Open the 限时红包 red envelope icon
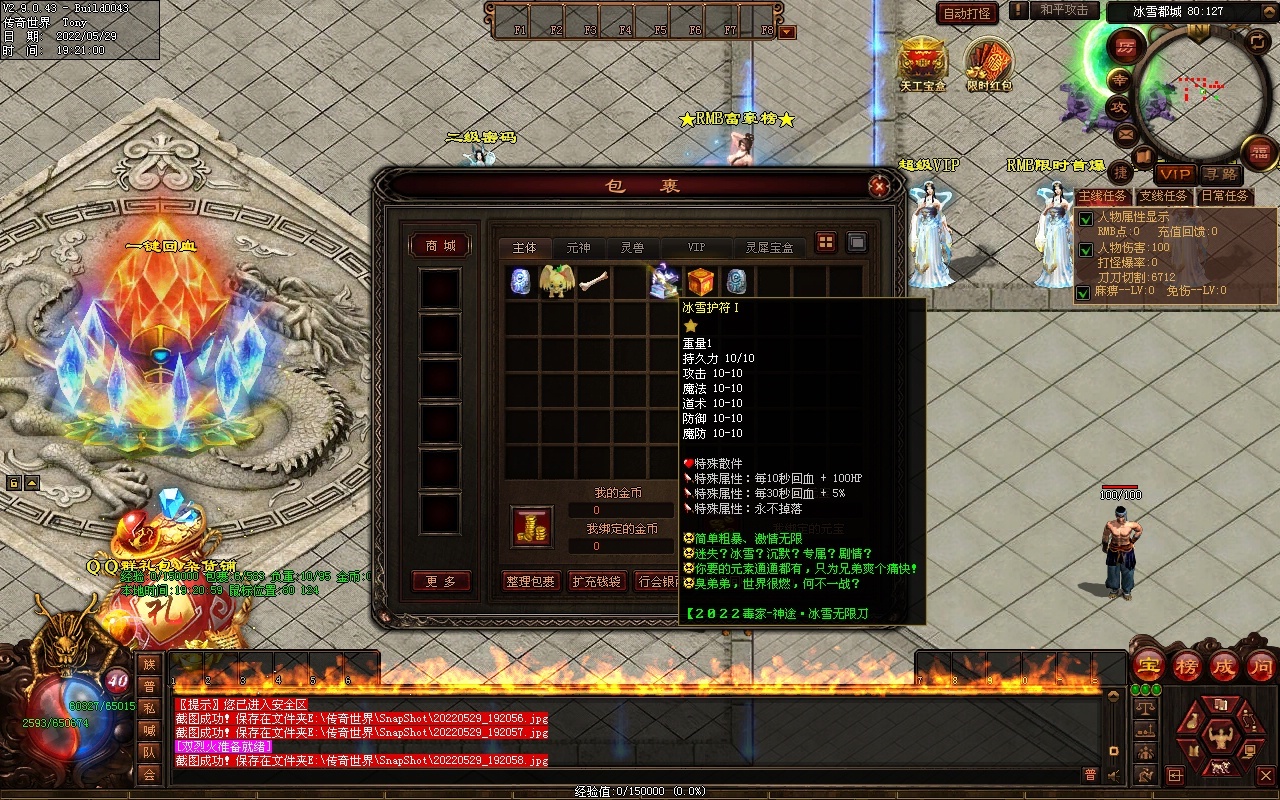 pyautogui.click(x=989, y=62)
